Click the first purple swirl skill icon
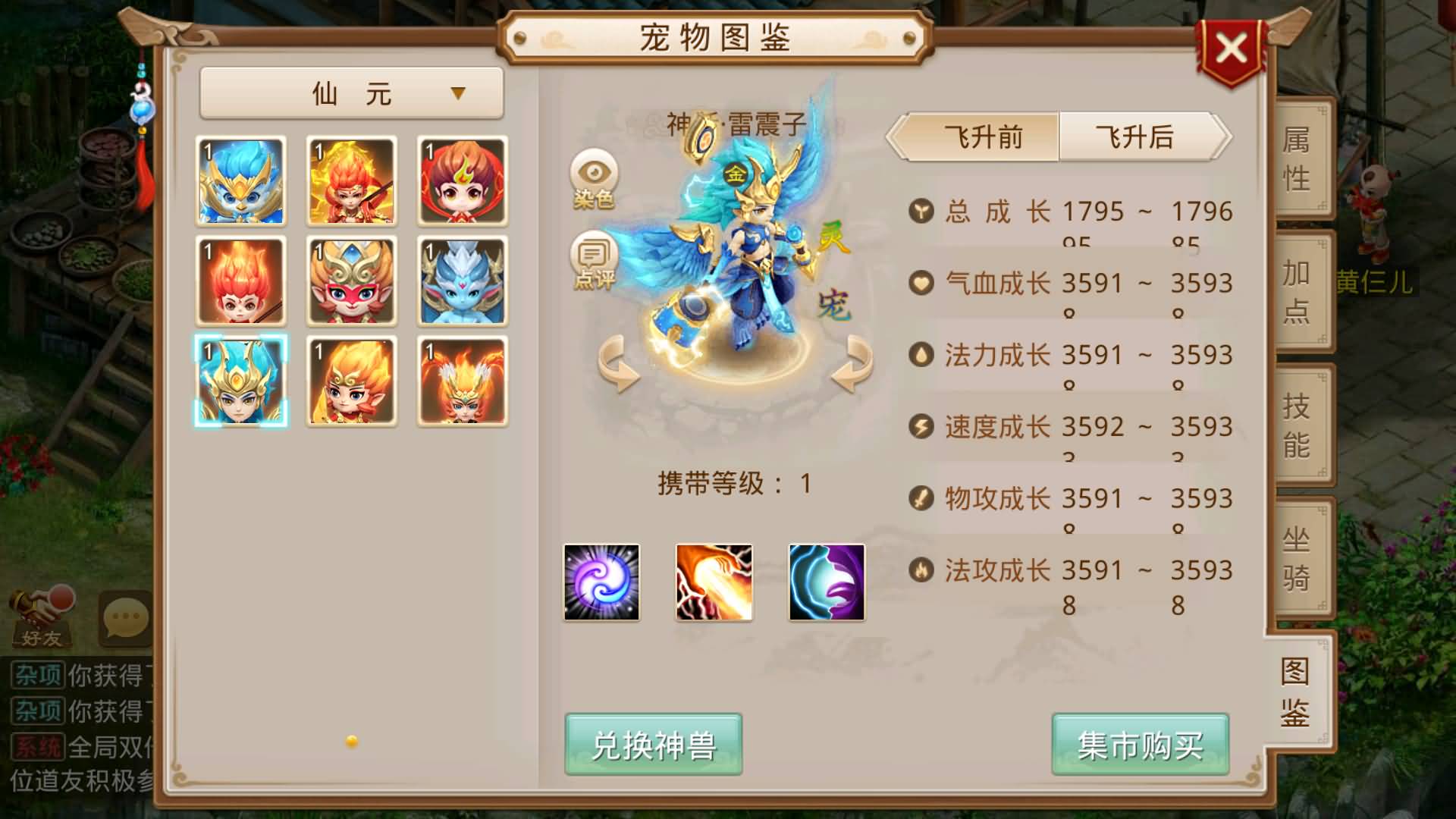The width and height of the screenshot is (1456, 819). click(601, 582)
